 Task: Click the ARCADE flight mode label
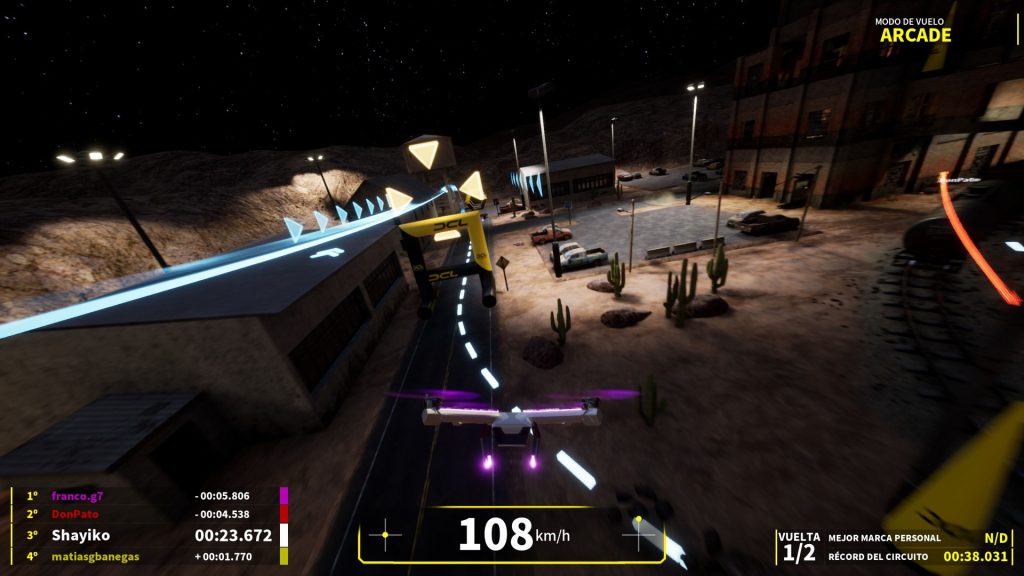click(x=915, y=35)
